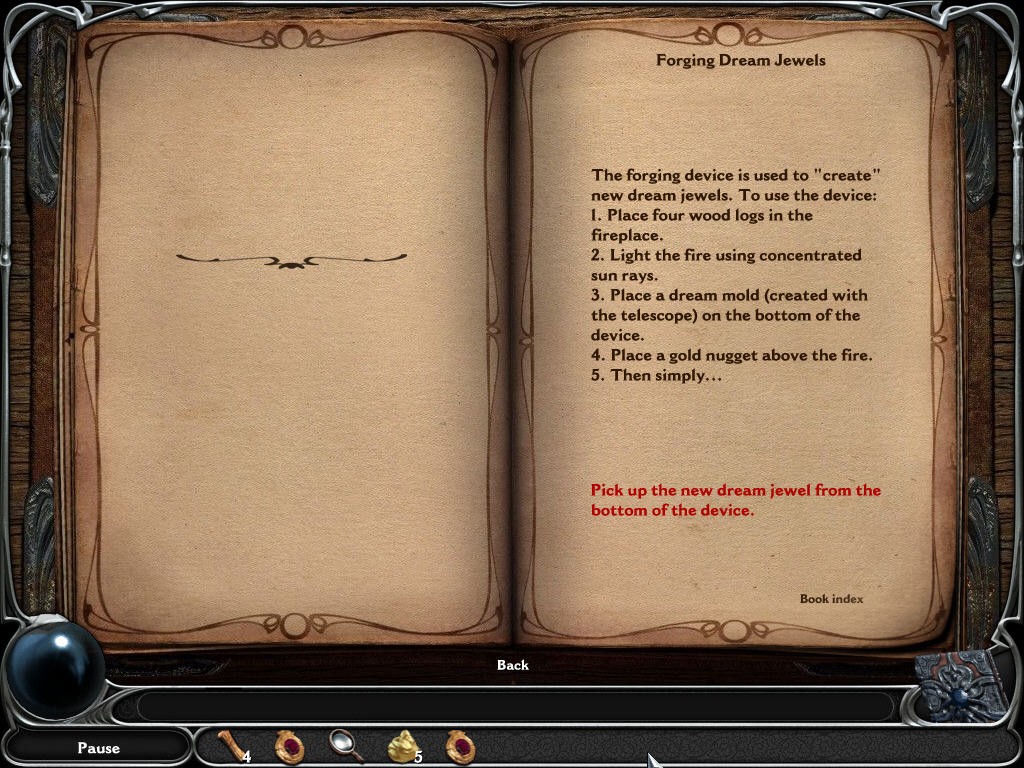Click the Back button below the book

[512, 665]
